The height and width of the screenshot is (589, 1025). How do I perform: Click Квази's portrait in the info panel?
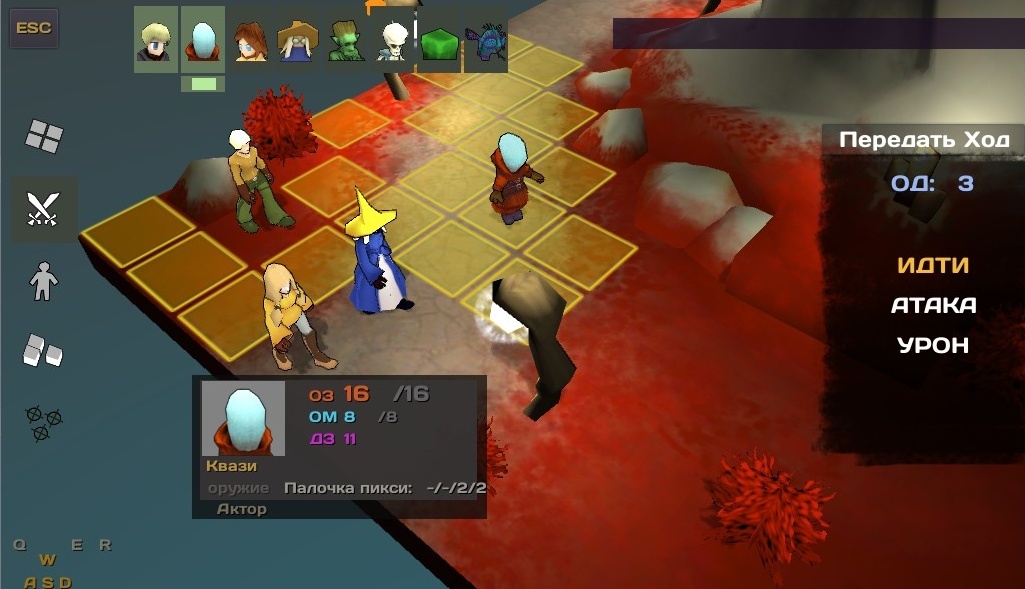(x=243, y=418)
